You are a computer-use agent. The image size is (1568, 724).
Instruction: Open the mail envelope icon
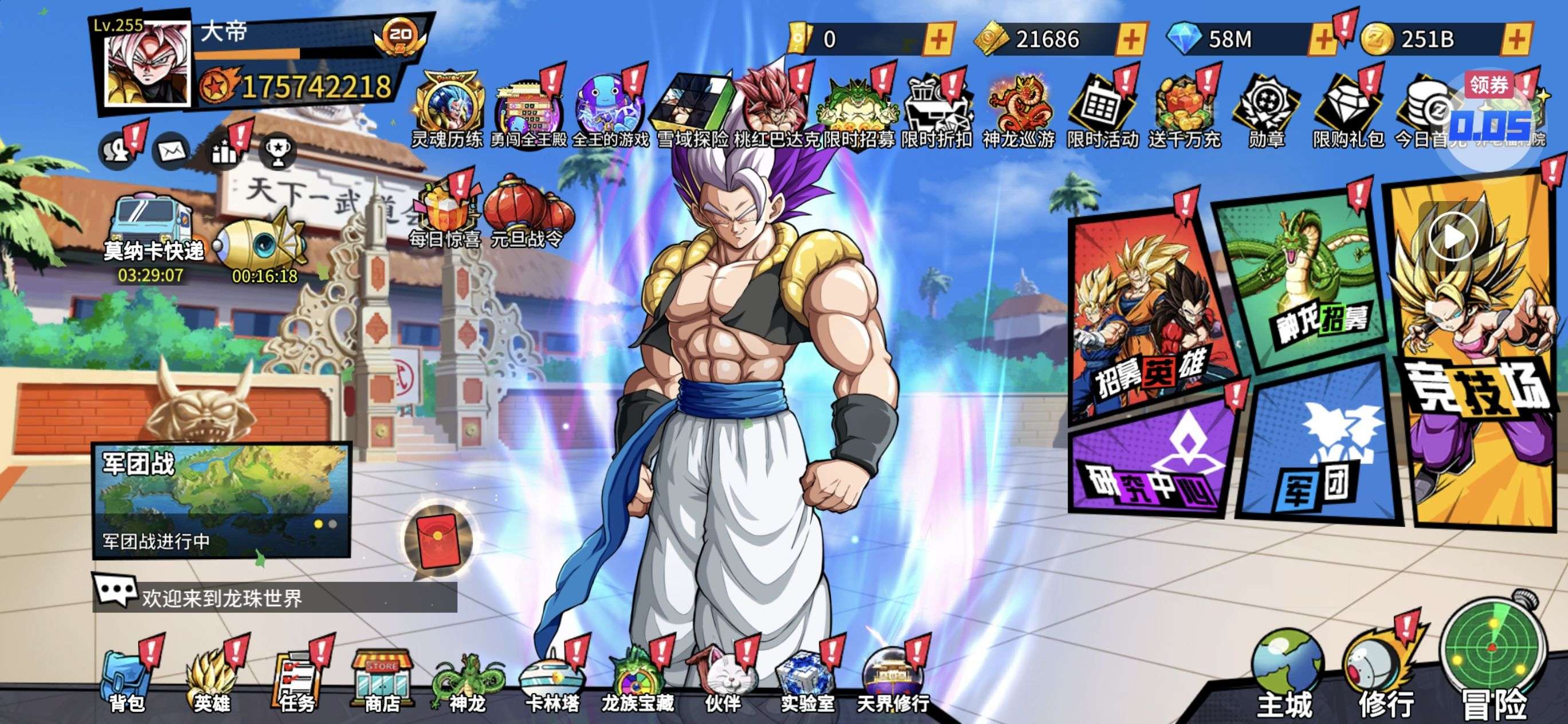171,150
